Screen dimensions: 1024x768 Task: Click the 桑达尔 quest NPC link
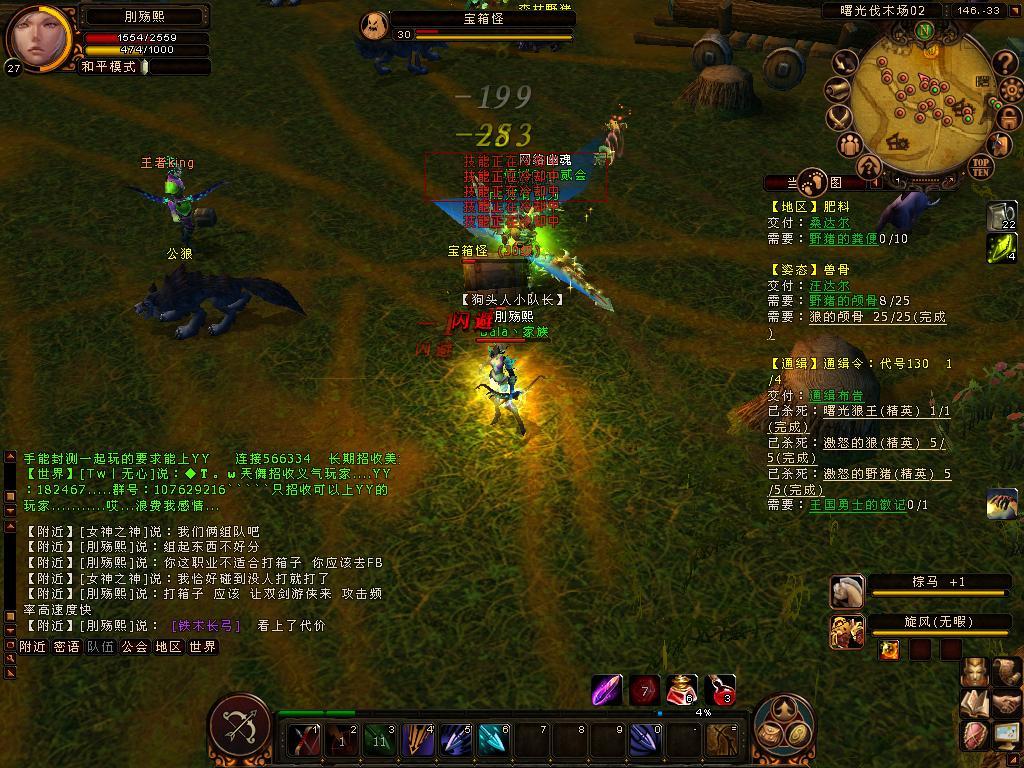(x=829, y=223)
